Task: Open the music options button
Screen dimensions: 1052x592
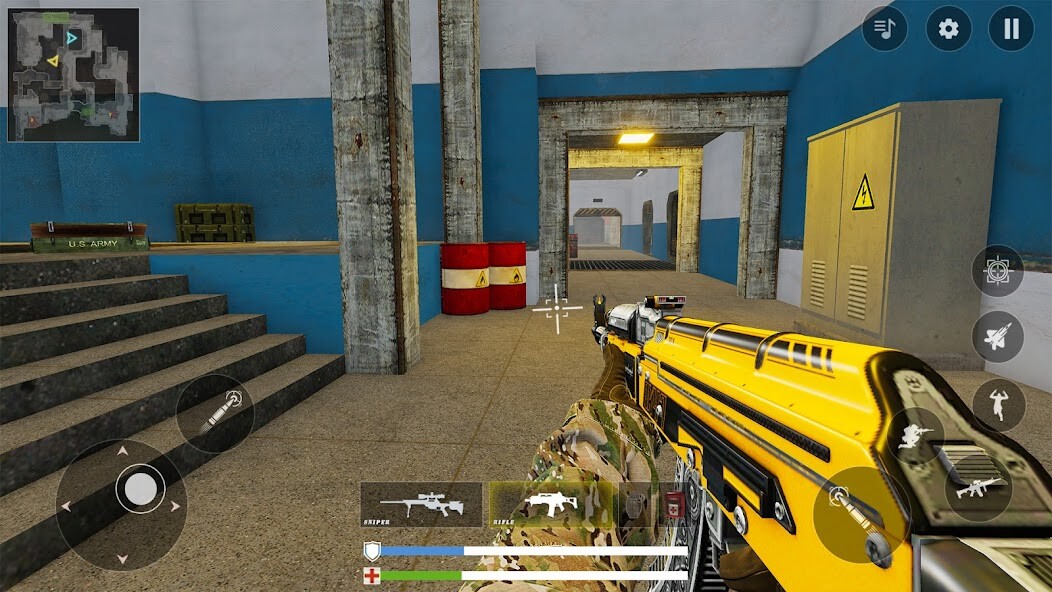Action: pos(885,29)
